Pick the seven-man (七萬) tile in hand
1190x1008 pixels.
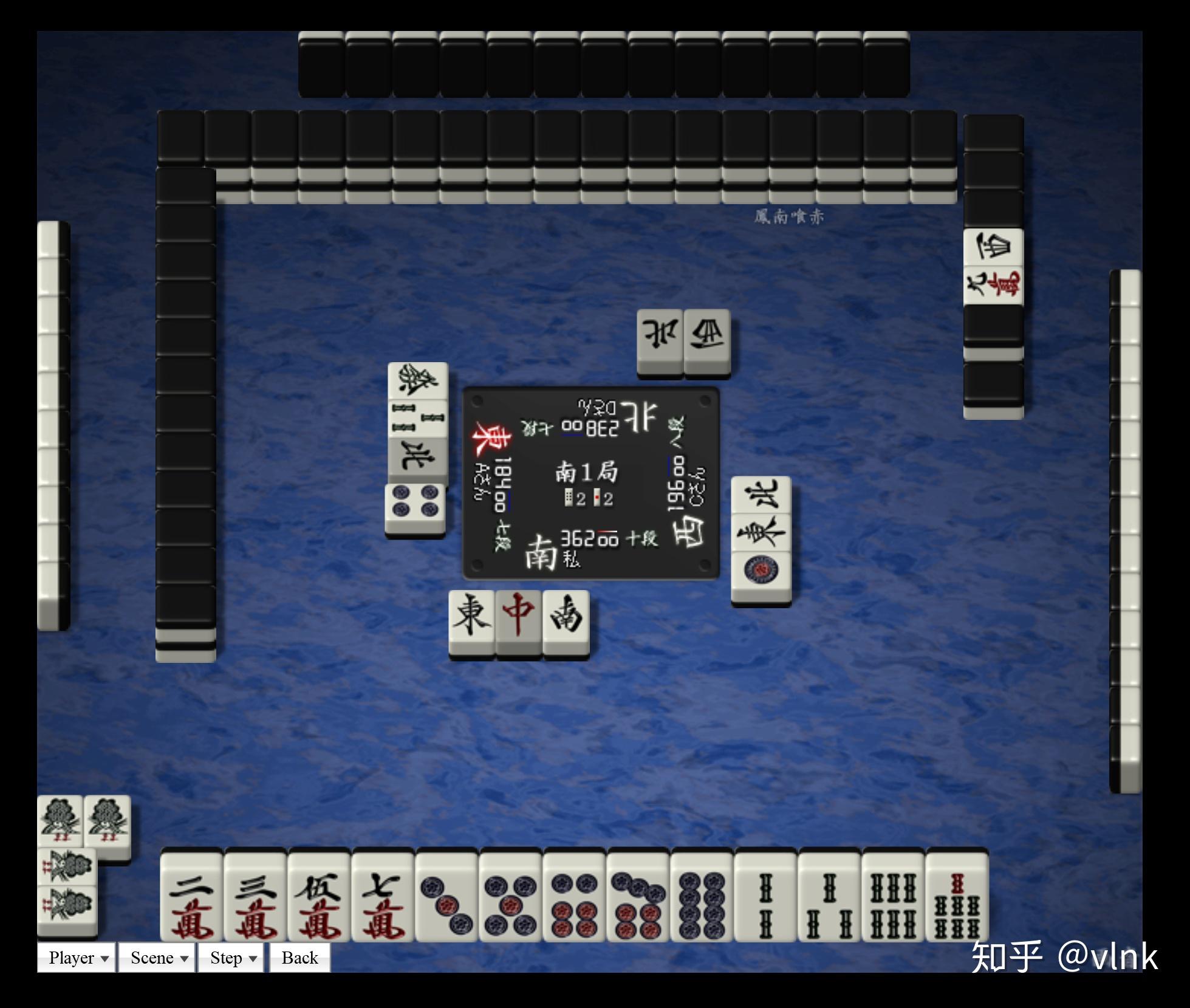(383, 897)
